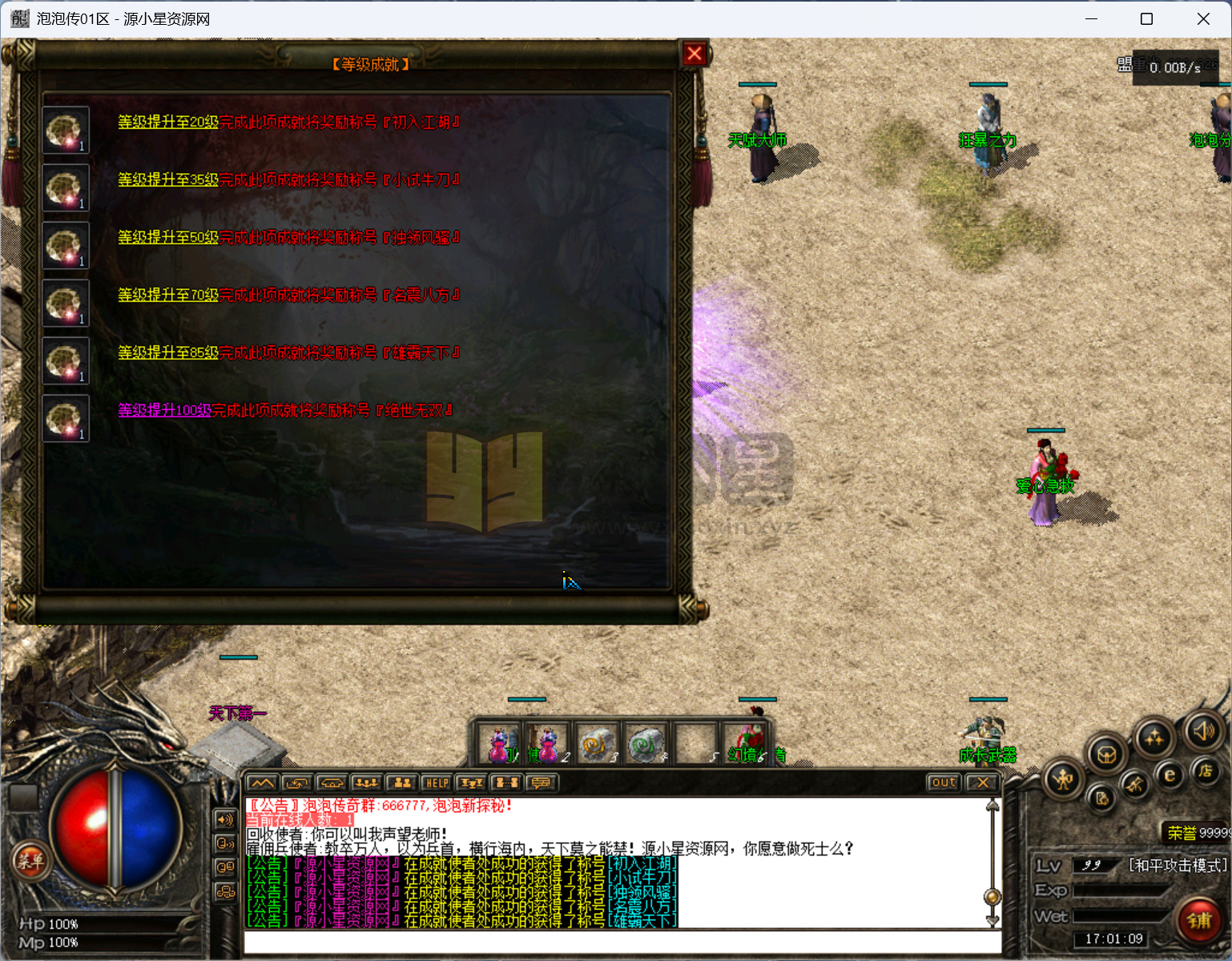
Task: Claim the level 20 achievement link
Action: pyautogui.click(x=168, y=123)
